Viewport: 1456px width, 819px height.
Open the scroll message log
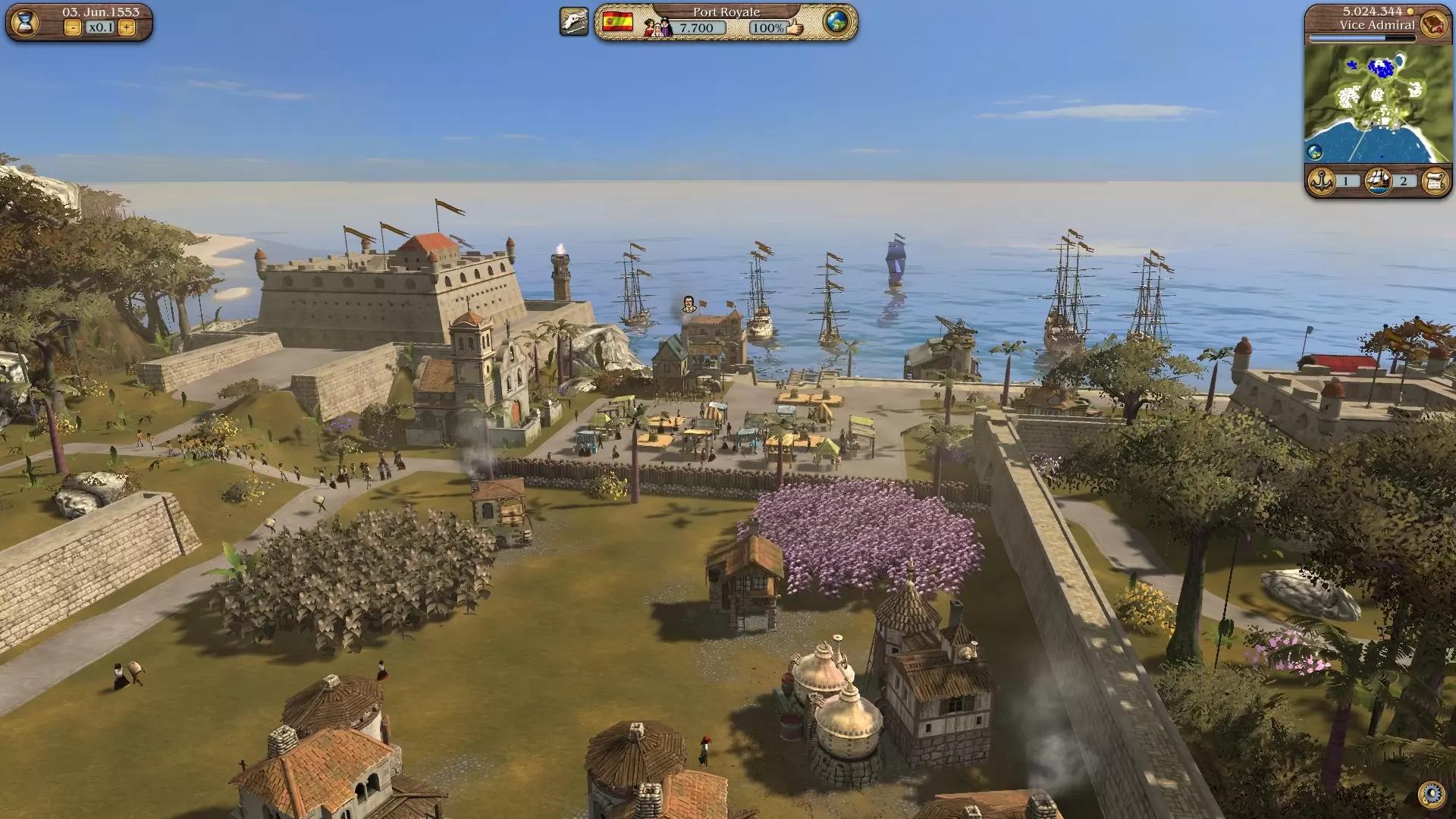coord(1435,181)
